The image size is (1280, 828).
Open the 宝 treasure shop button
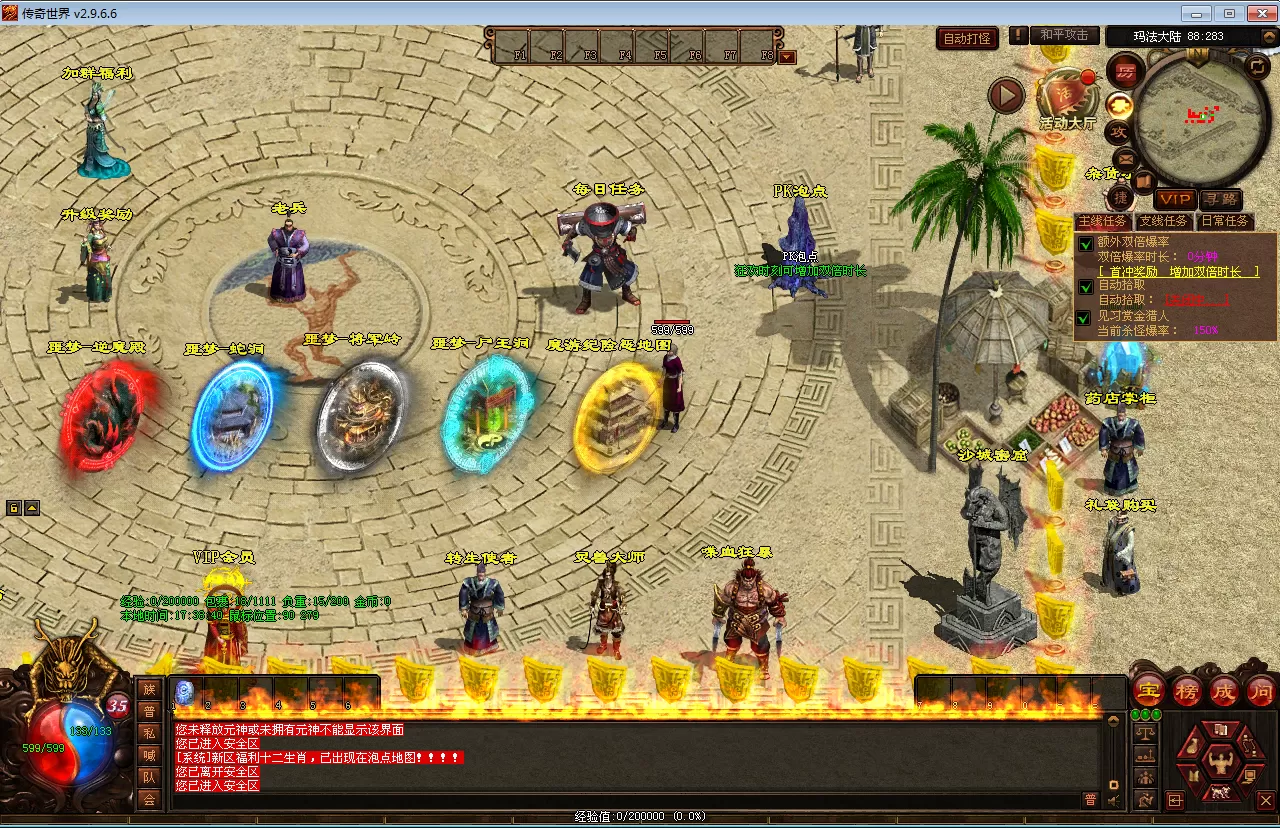[x=1149, y=690]
